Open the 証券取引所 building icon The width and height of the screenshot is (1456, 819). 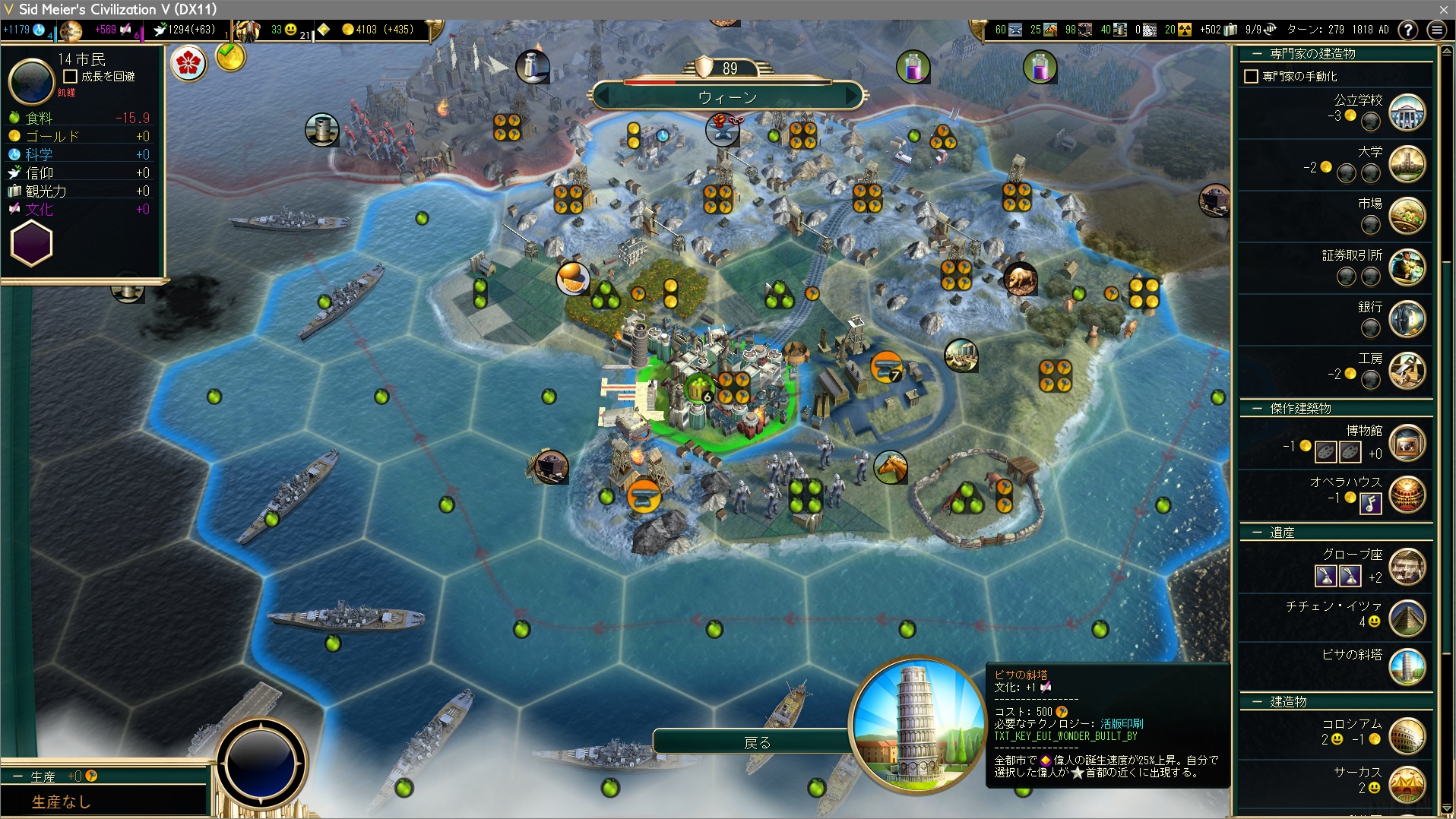pyautogui.click(x=1407, y=268)
